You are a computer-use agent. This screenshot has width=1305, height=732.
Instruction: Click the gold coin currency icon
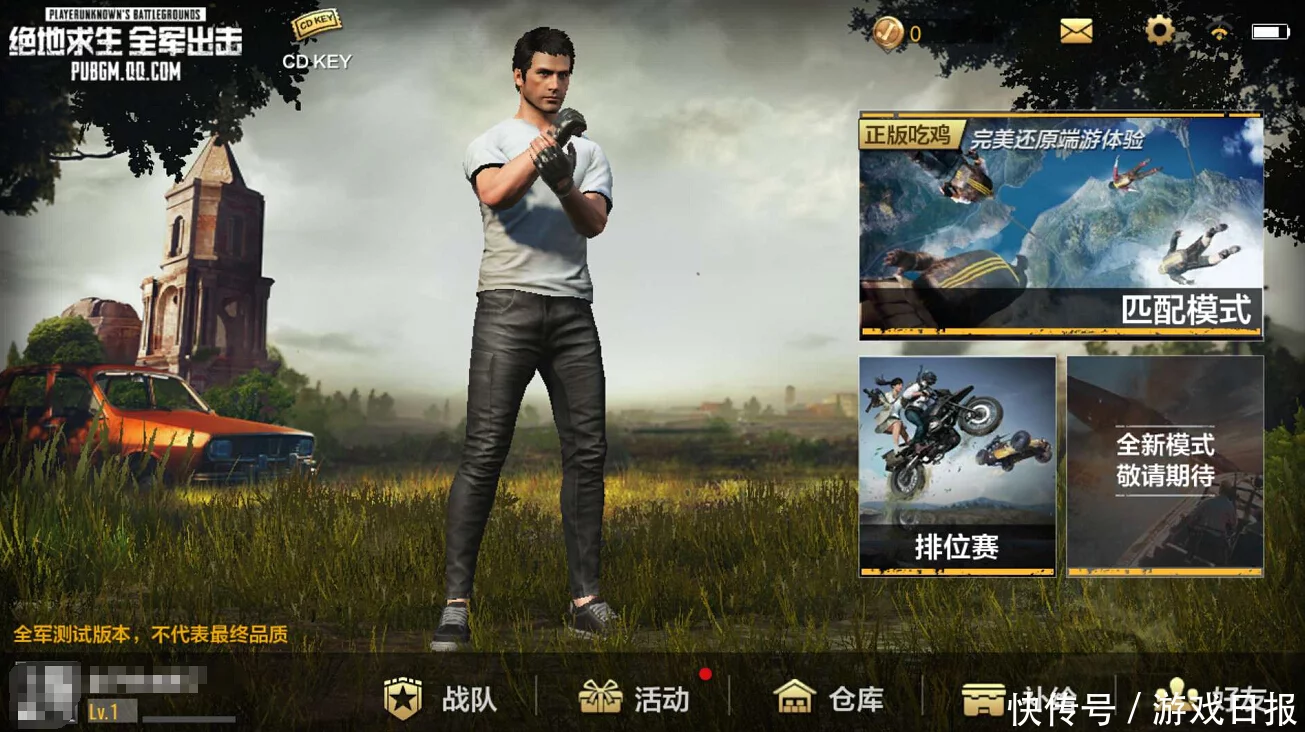pos(887,33)
